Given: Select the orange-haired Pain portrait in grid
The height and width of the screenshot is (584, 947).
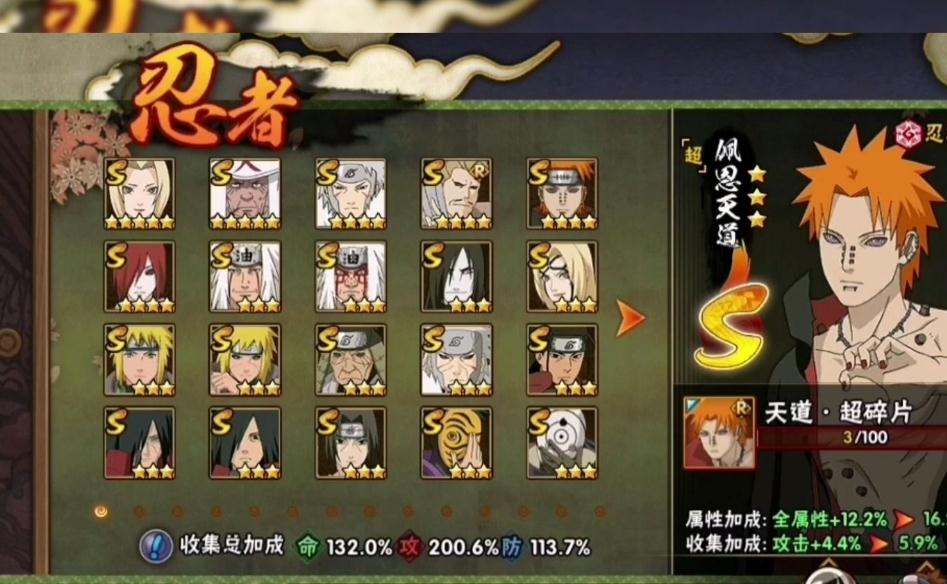Looking at the screenshot, I should tap(562, 193).
